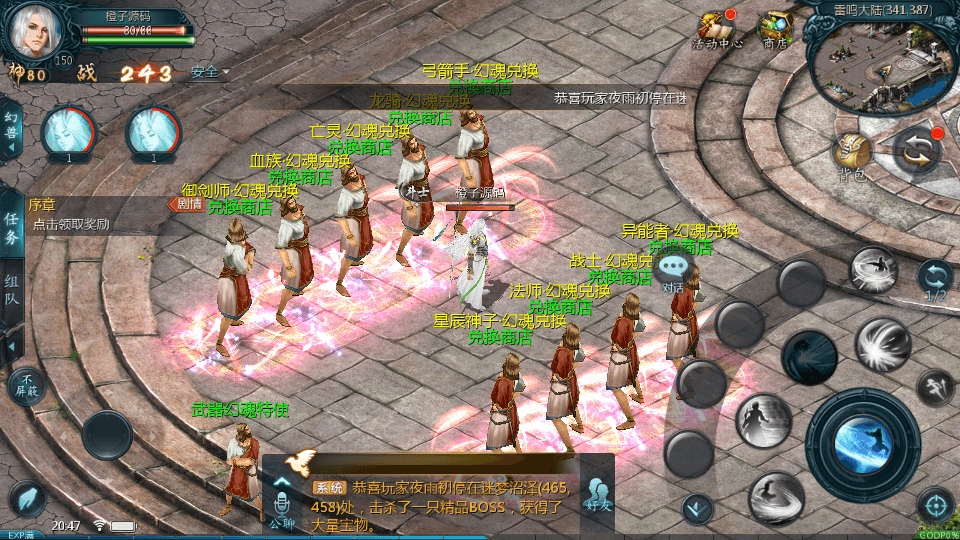
Task: Tap the feather wing icon button
Action: coord(26,499)
